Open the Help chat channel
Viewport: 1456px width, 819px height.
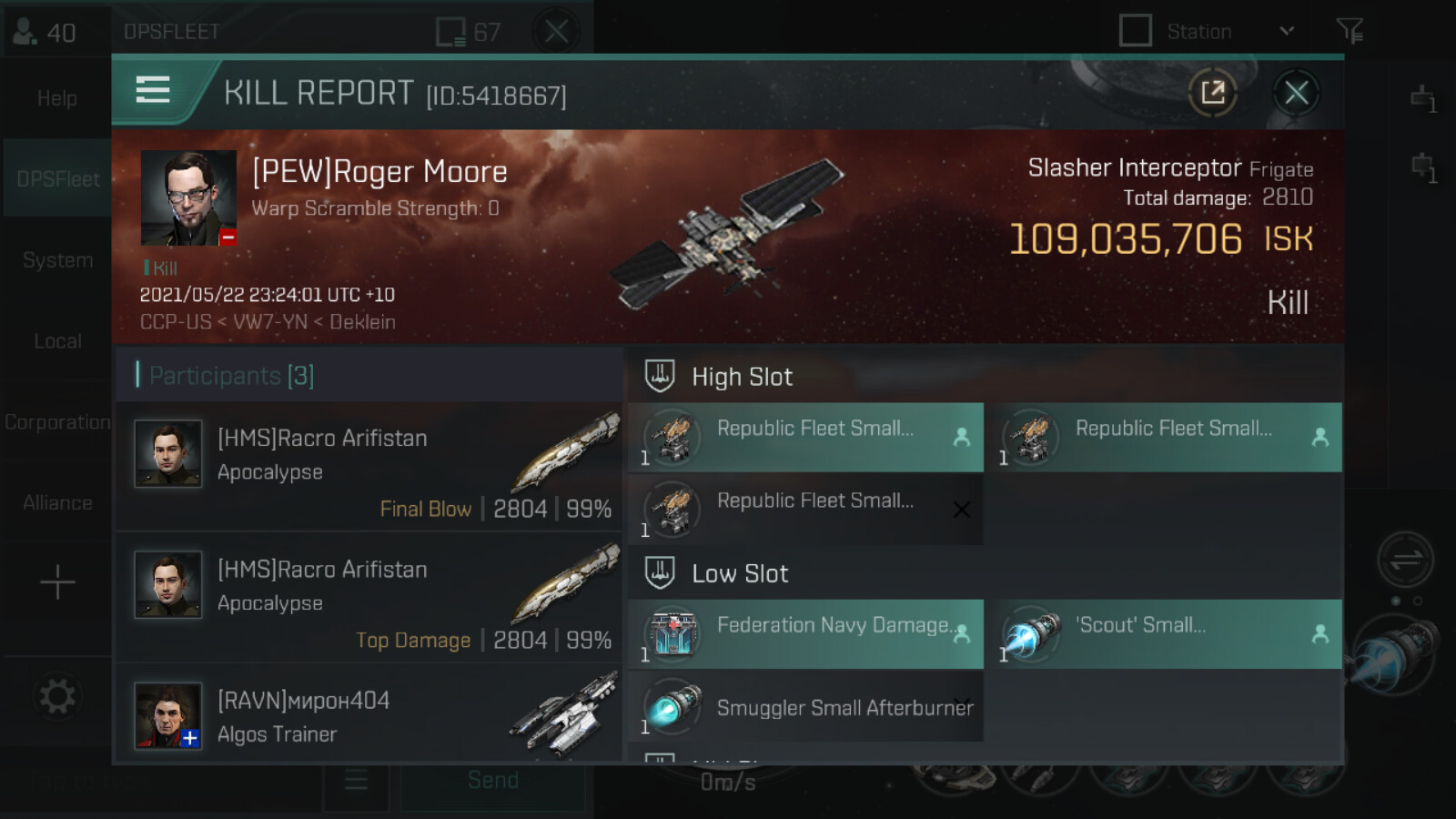[x=57, y=98]
